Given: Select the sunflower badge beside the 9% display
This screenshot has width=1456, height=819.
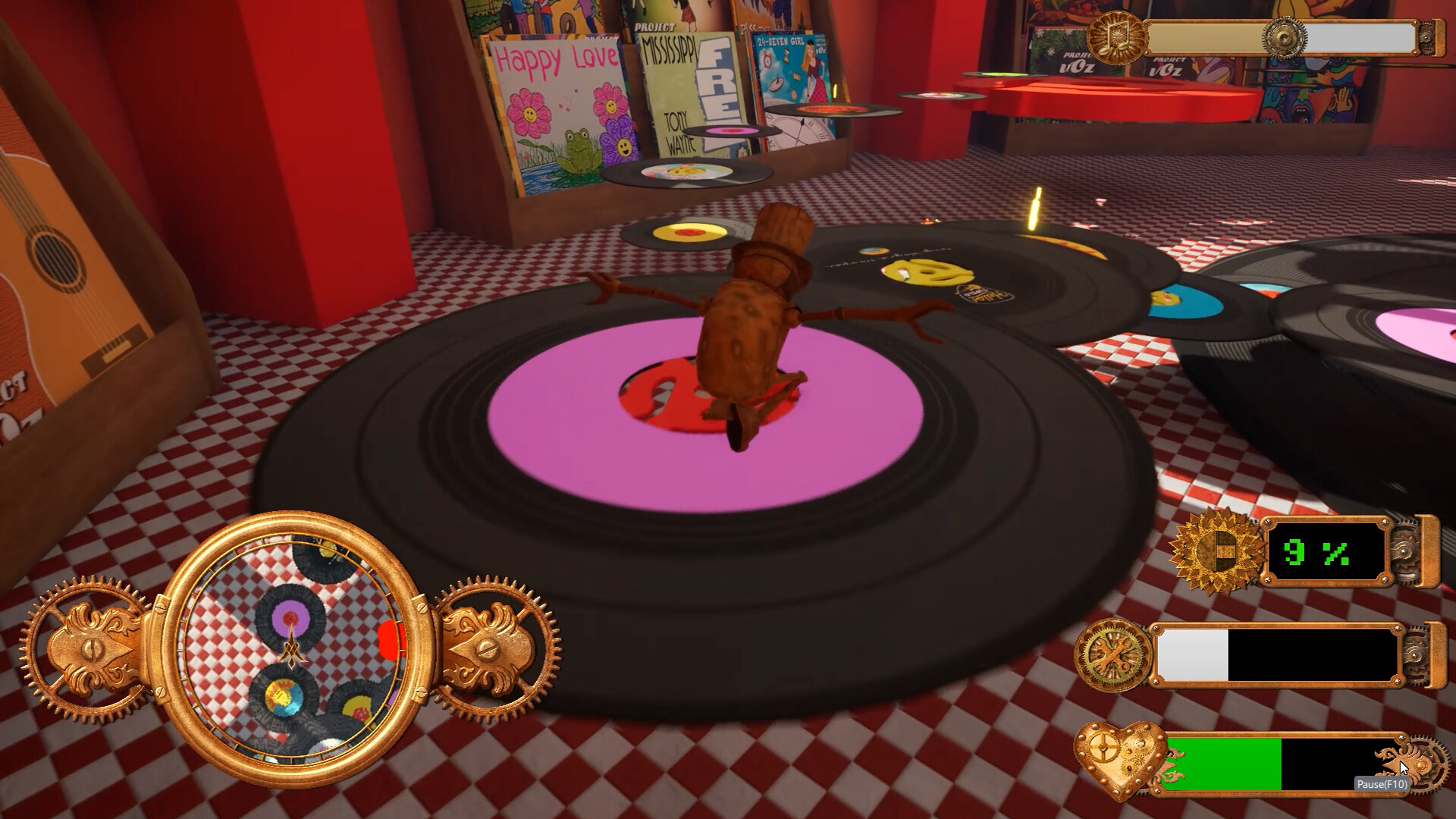Looking at the screenshot, I should tap(1214, 551).
